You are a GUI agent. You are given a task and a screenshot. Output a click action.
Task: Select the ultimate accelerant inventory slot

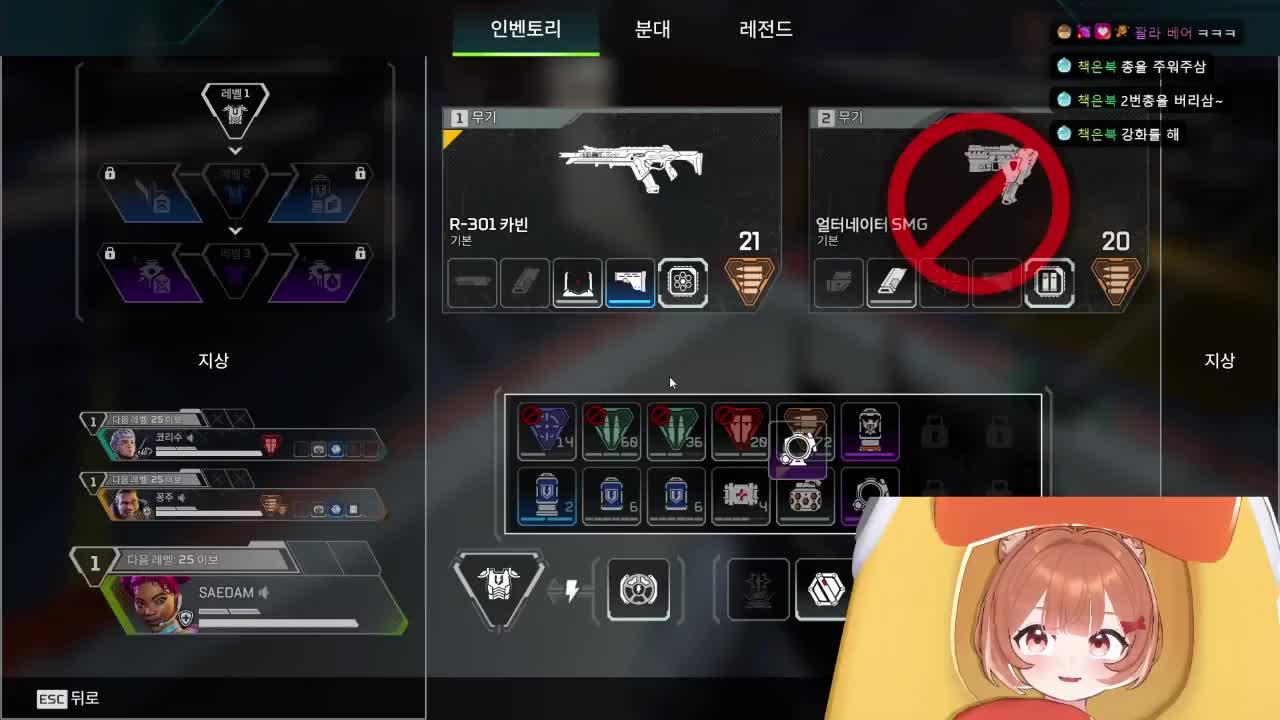872,431
